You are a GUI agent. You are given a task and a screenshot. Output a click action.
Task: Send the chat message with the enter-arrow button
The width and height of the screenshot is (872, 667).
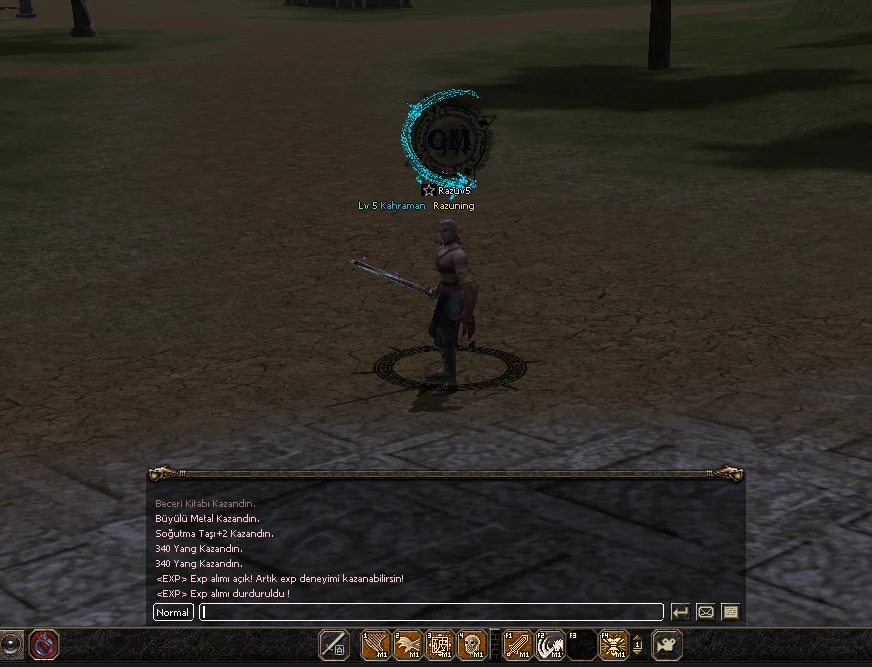click(680, 612)
